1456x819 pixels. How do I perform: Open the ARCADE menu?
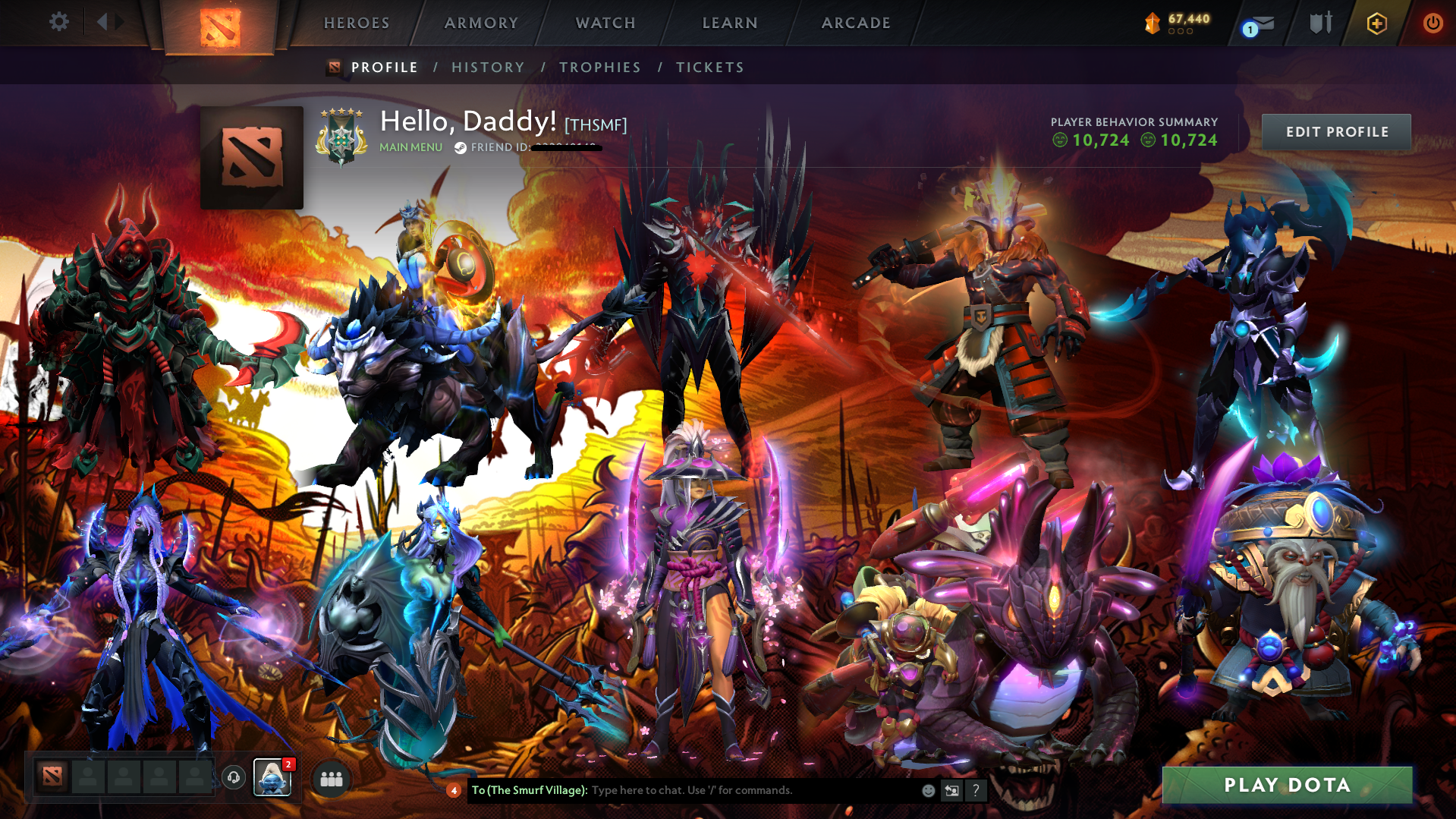856,23
